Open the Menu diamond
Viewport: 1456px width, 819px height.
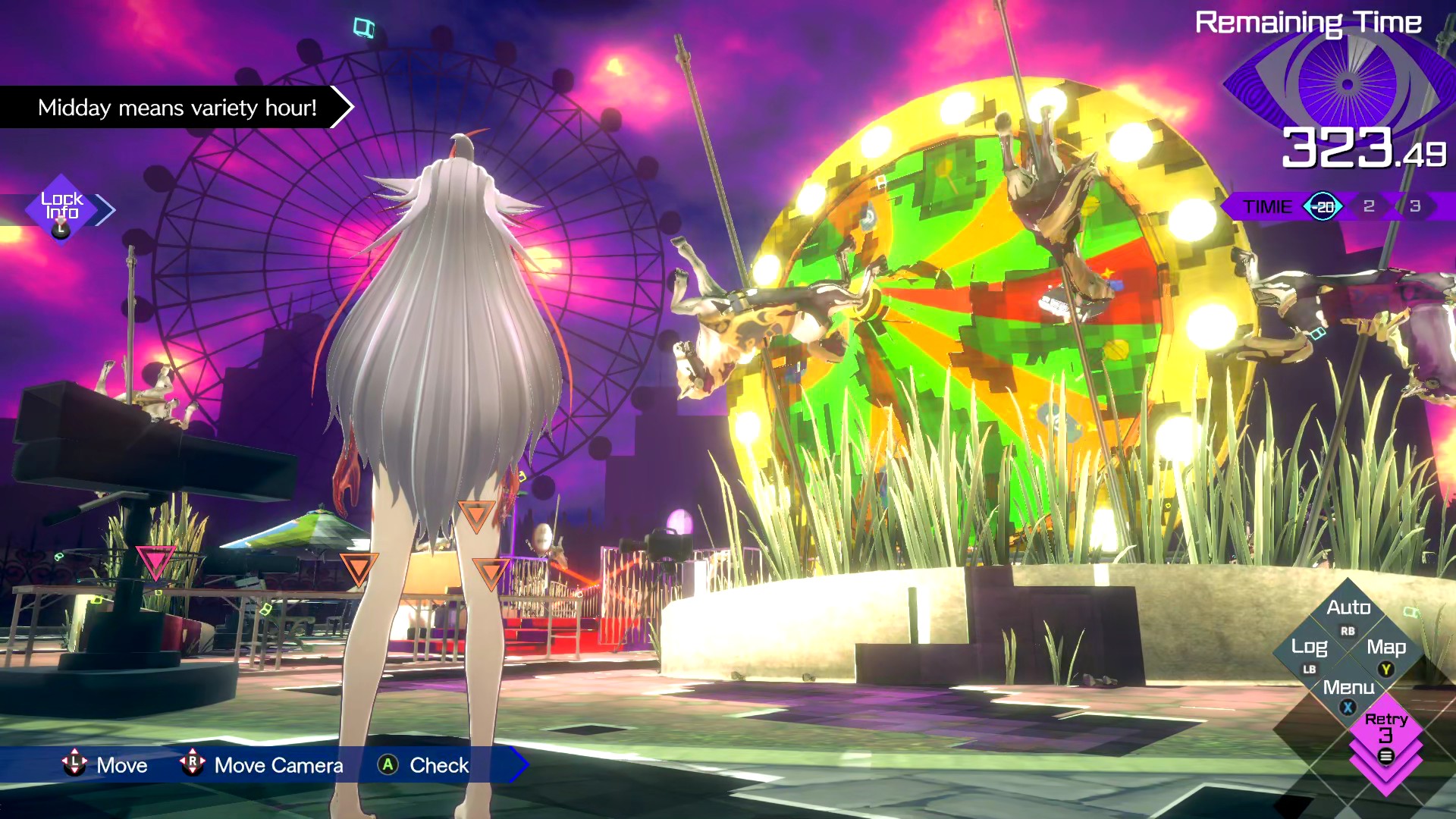[1348, 689]
